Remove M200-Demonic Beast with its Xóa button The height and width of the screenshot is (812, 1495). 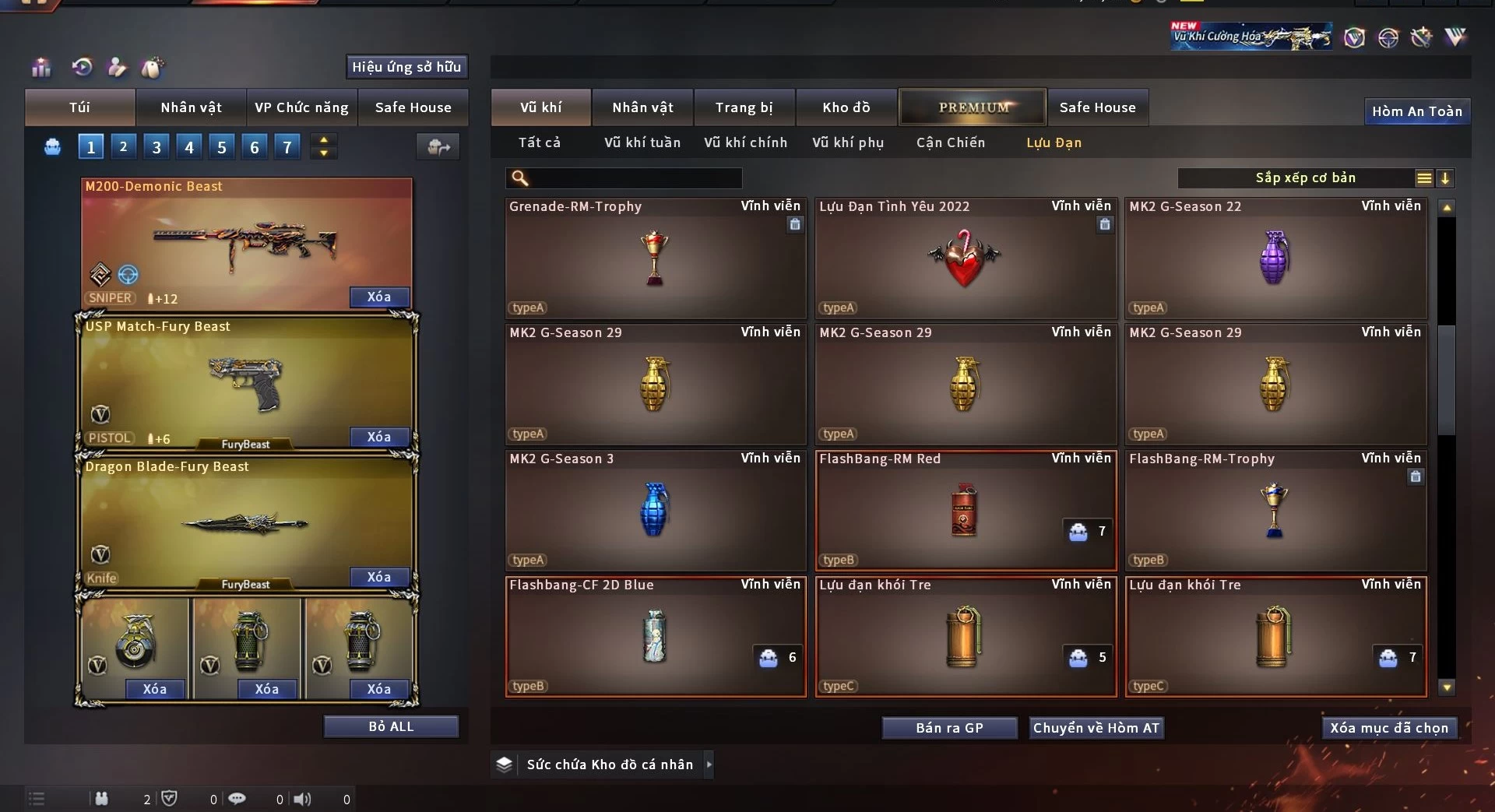click(x=378, y=297)
